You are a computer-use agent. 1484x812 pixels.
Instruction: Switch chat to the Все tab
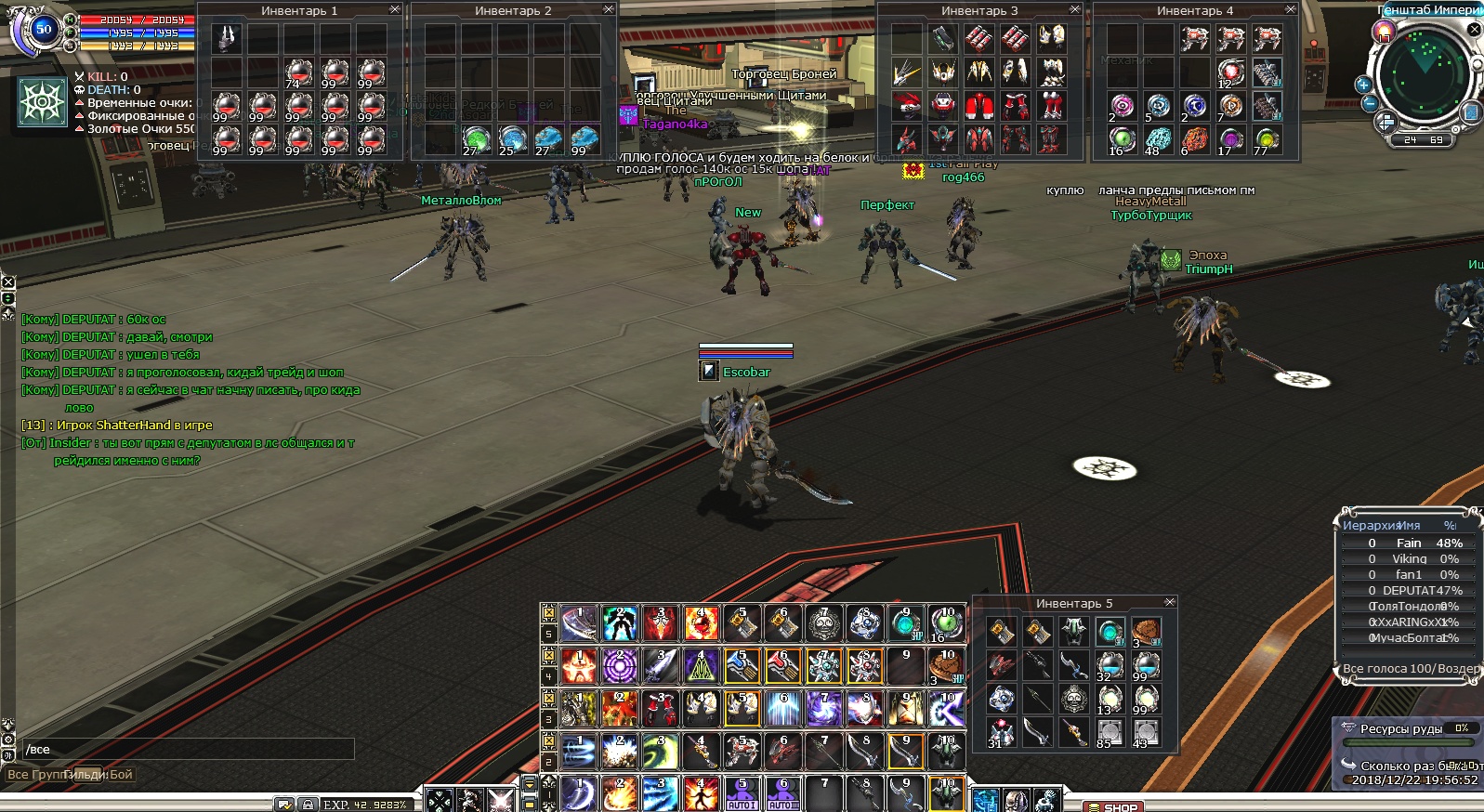(x=18, y=774)
